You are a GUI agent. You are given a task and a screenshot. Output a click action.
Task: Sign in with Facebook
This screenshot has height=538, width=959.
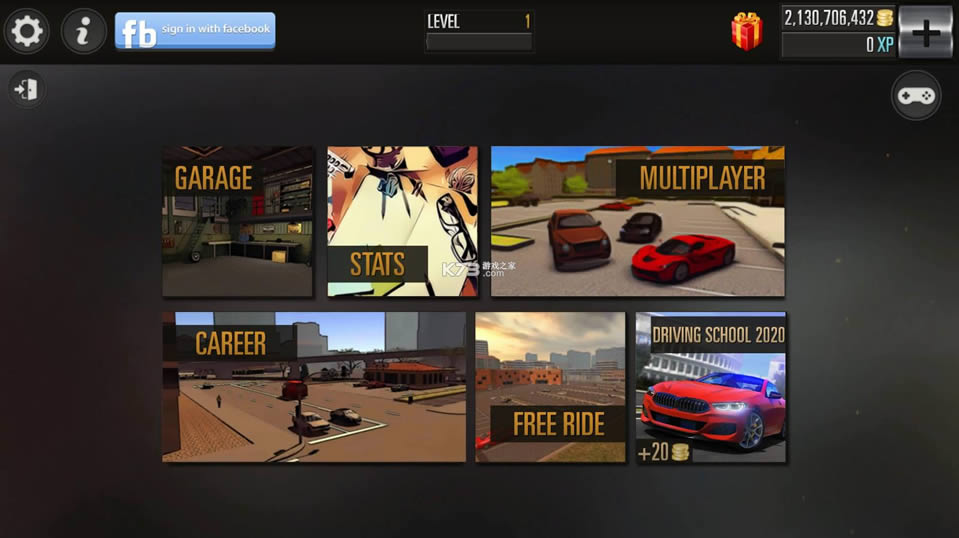point(195,31)
